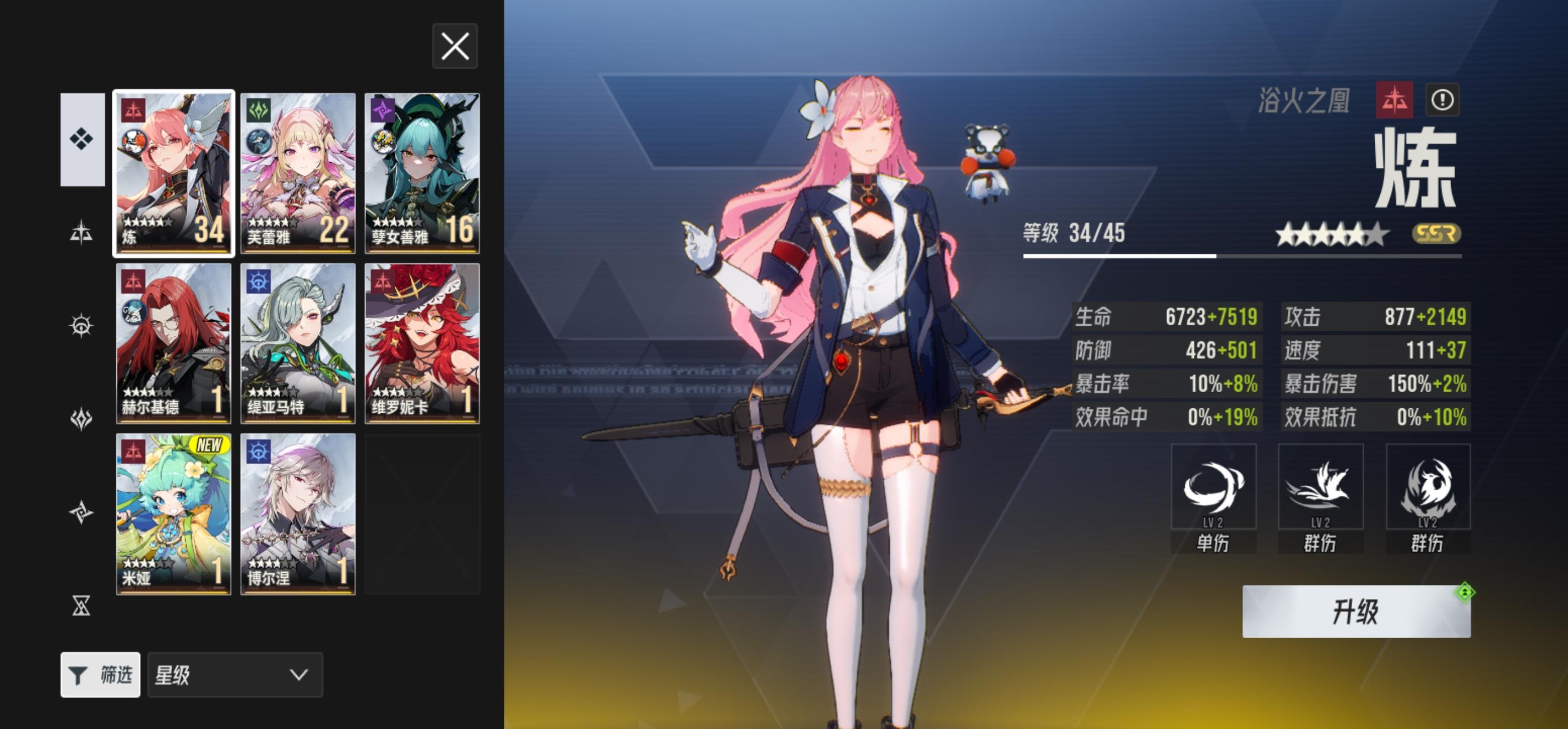
Task: Select the eye-shaped element filter icon
Action: pyautogui.click(x=82, y=326)
